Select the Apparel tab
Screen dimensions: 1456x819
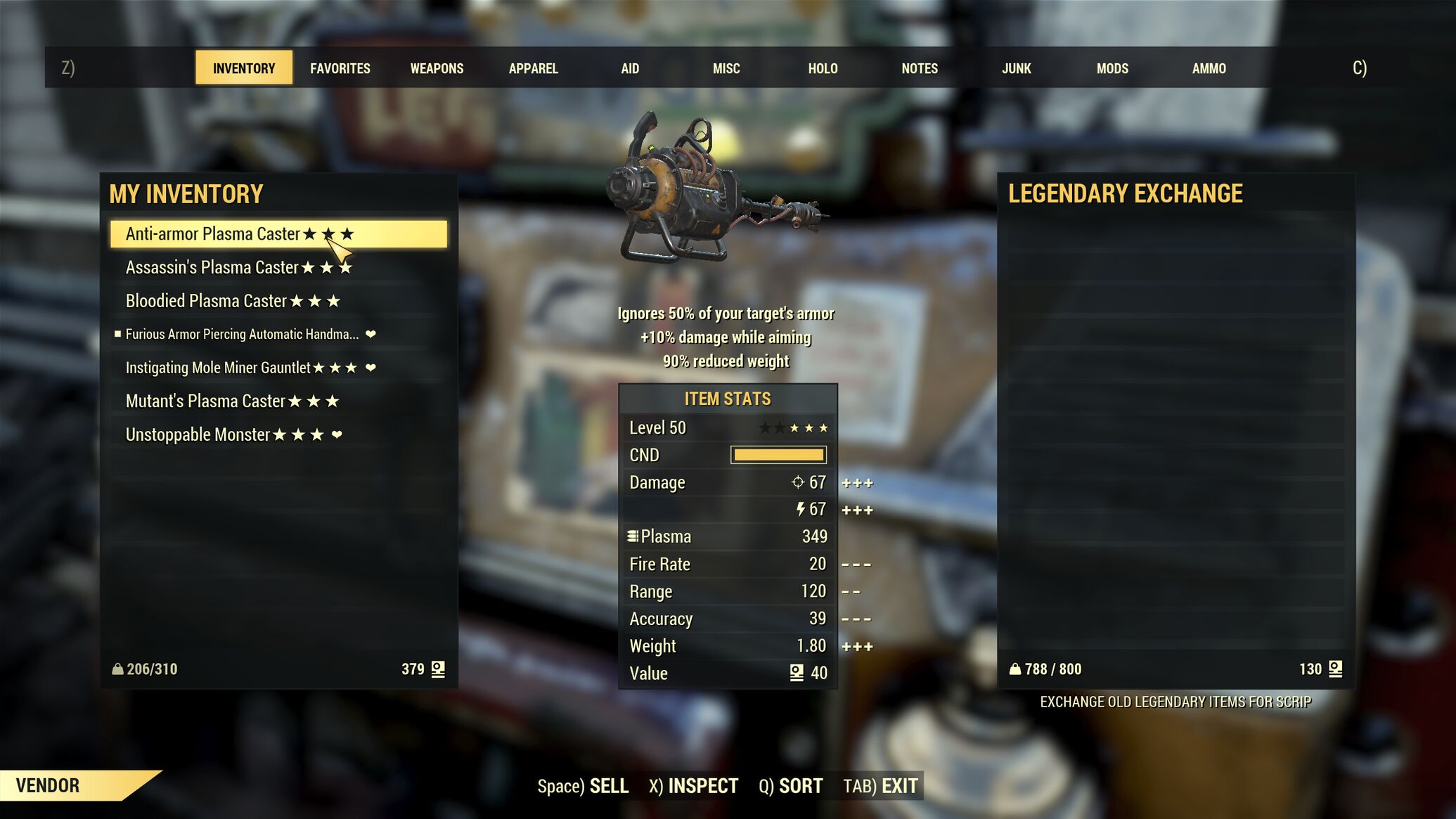pyautogui.click(x=533, y=68)
